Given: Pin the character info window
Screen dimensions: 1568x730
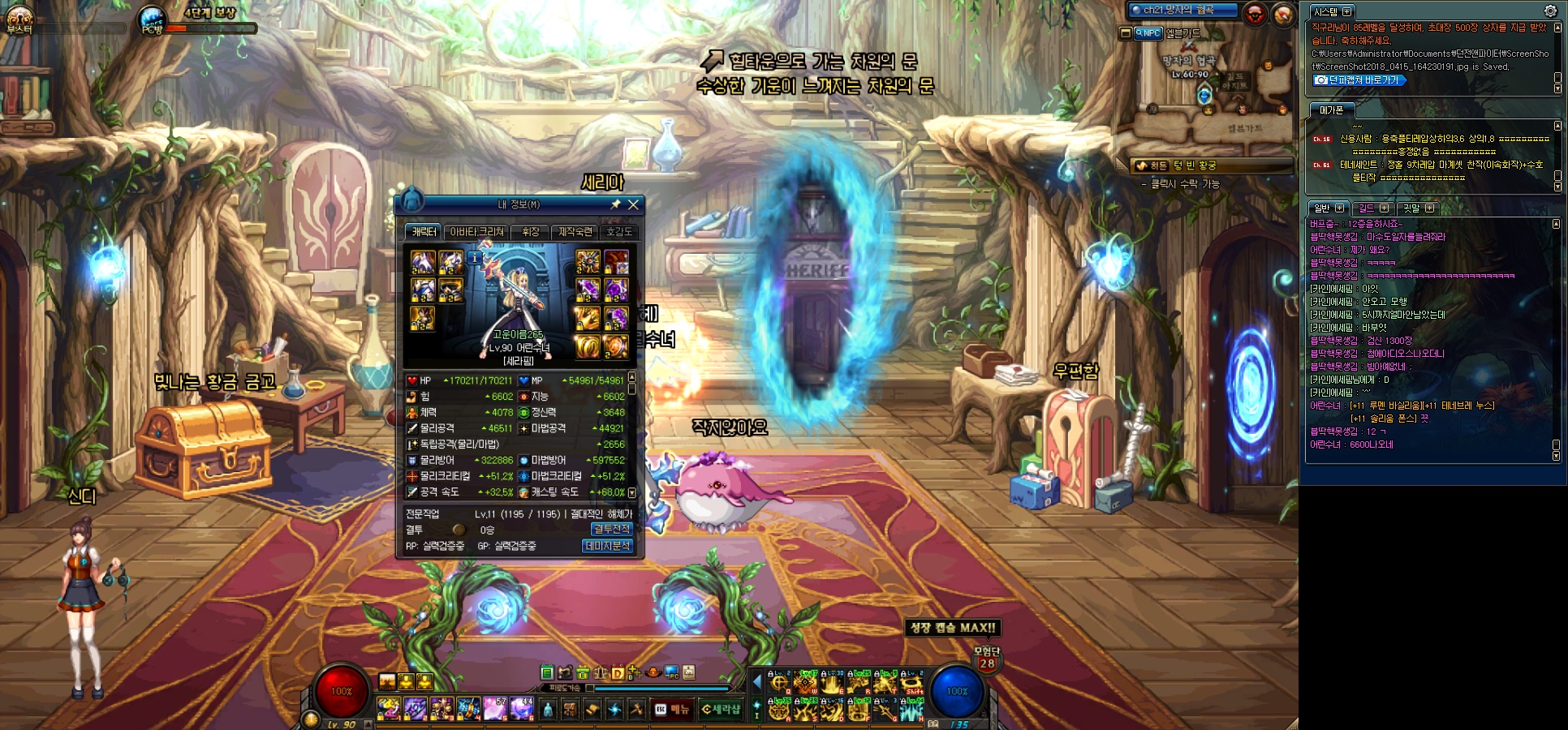Looking at the screenshot, I should click(615, 204).
